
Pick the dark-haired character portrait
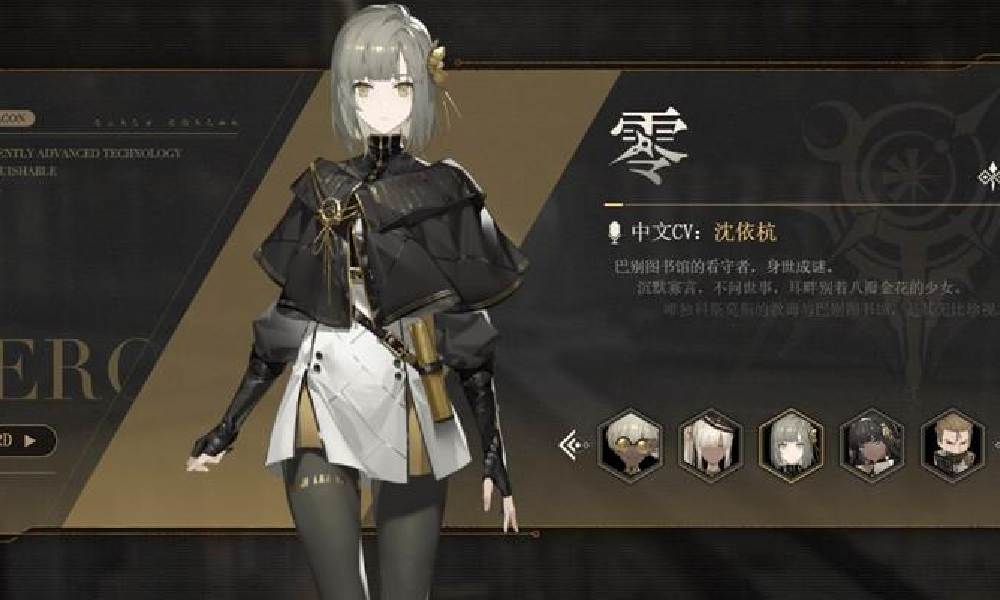[x=866, y=441]
